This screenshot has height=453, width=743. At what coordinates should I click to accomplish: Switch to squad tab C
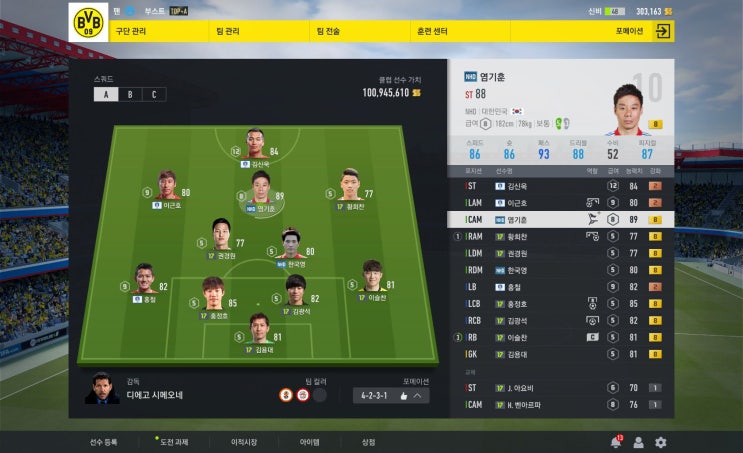154,95
